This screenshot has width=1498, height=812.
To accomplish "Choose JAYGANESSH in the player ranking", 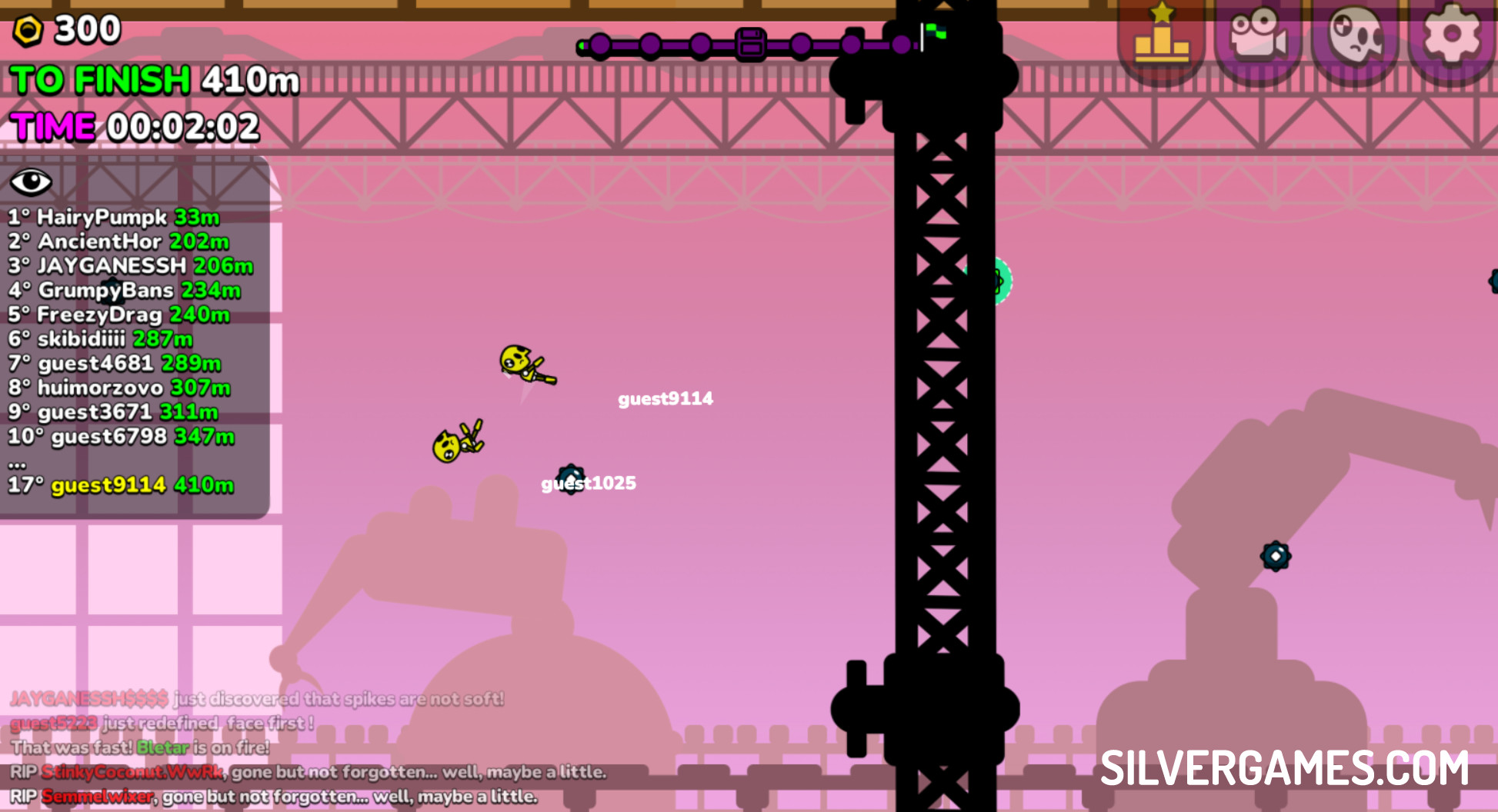I will pos(131,266).
